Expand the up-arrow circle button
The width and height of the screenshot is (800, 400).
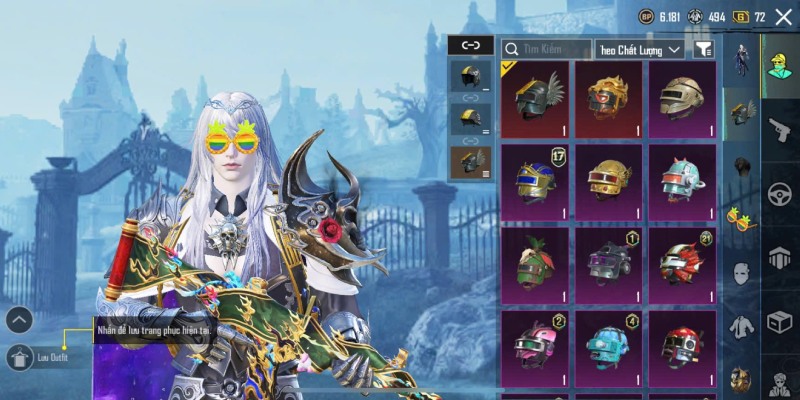pyautogui.click(x=20, y=320)
